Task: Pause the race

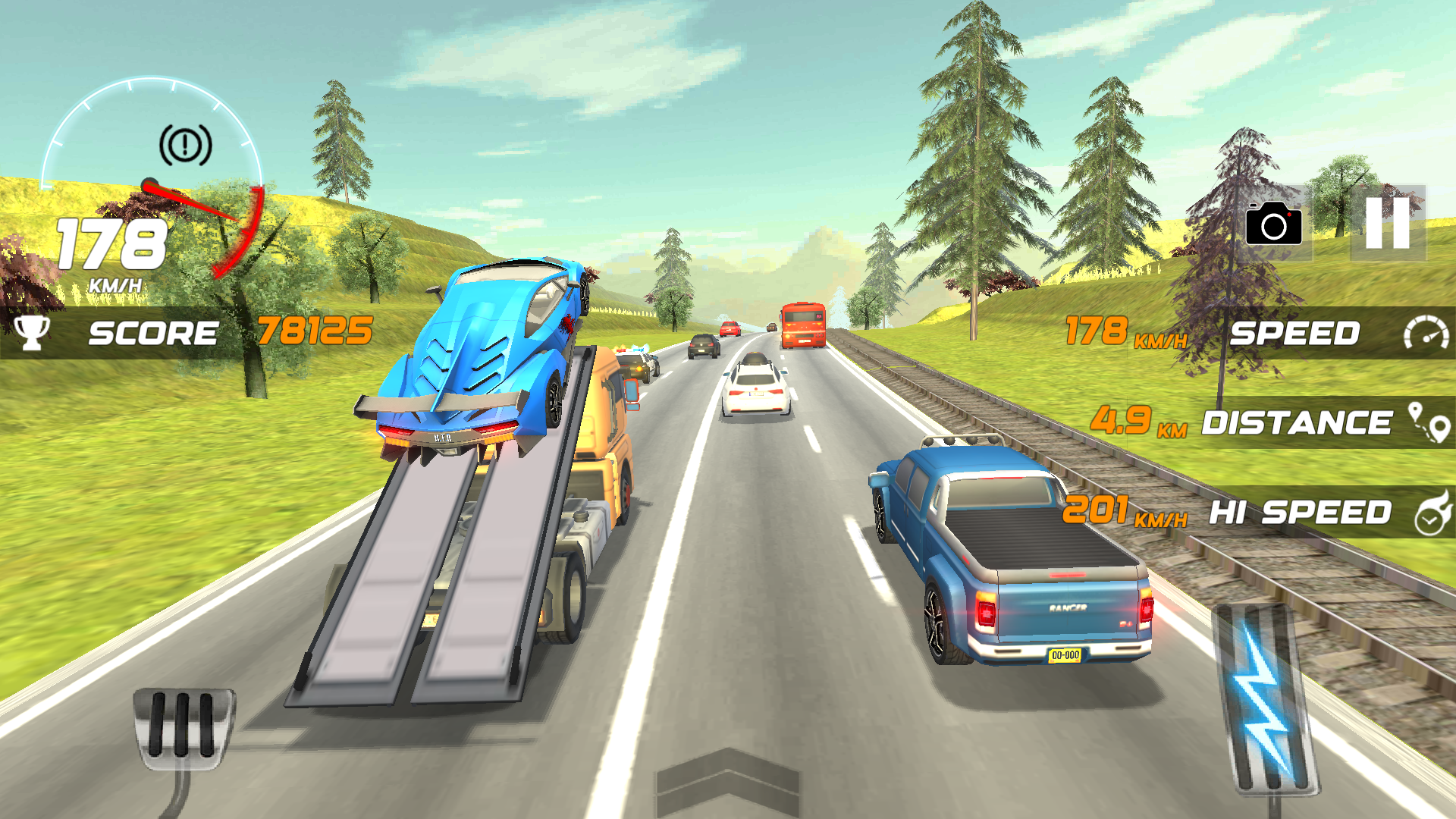Action: click(1387, 223)
